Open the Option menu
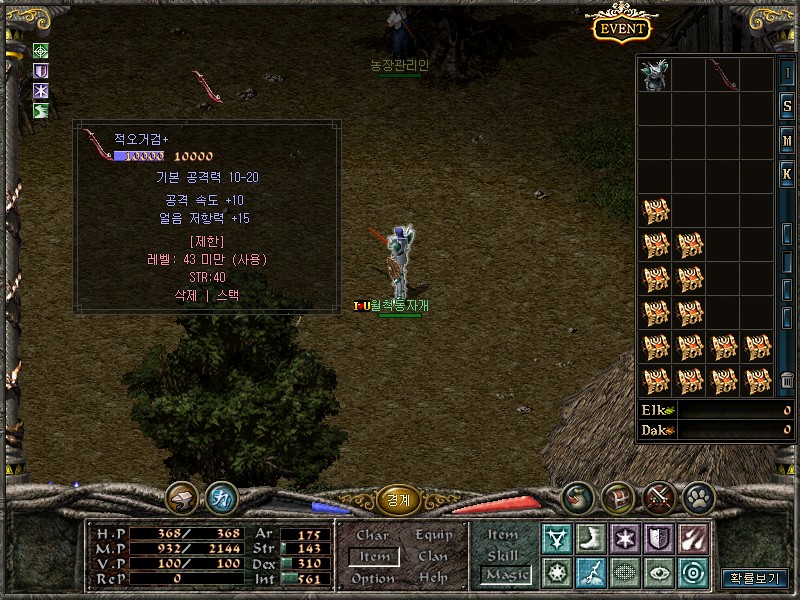800x600 pixels. pyautogui.click(x=373, y=579)
